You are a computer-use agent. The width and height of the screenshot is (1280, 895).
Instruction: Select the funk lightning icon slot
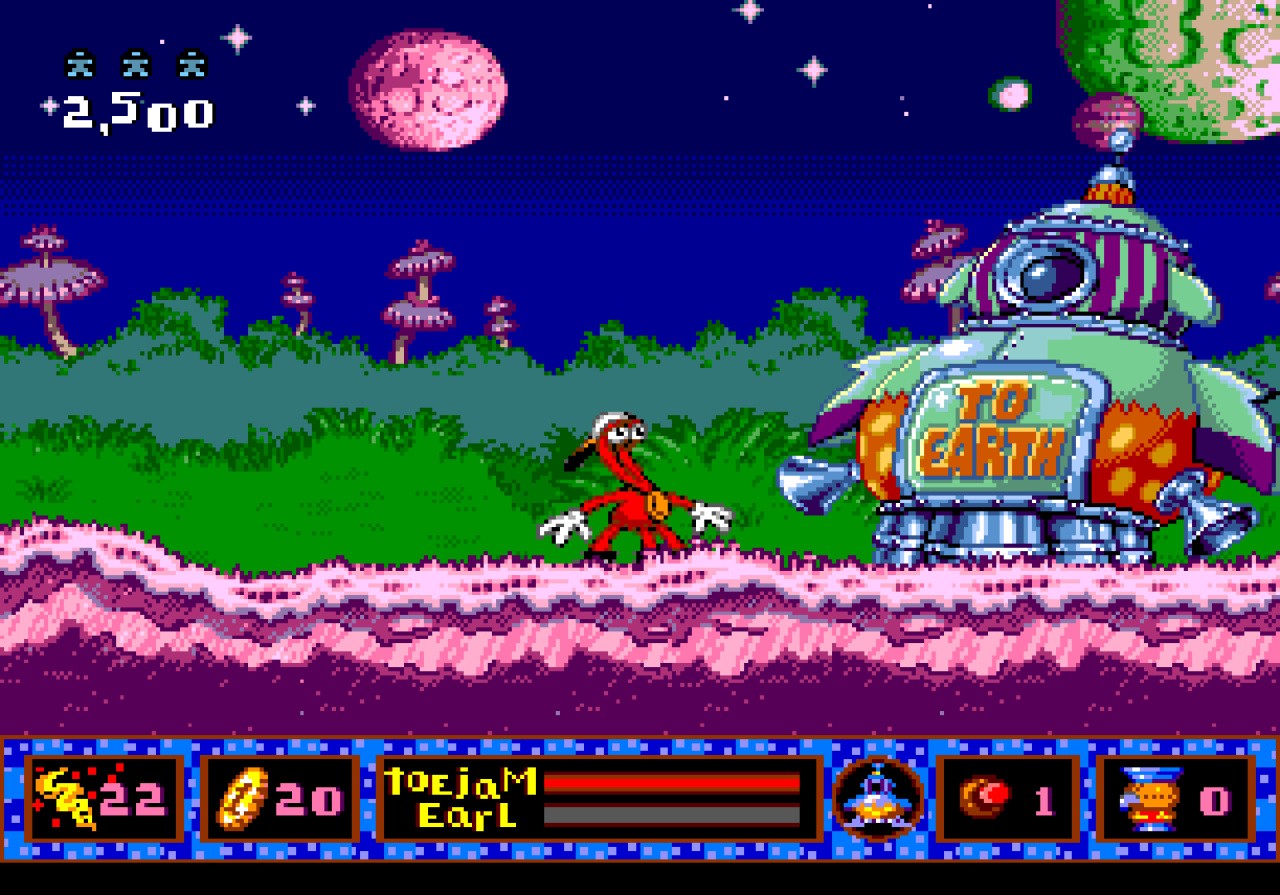click(103, 798)
